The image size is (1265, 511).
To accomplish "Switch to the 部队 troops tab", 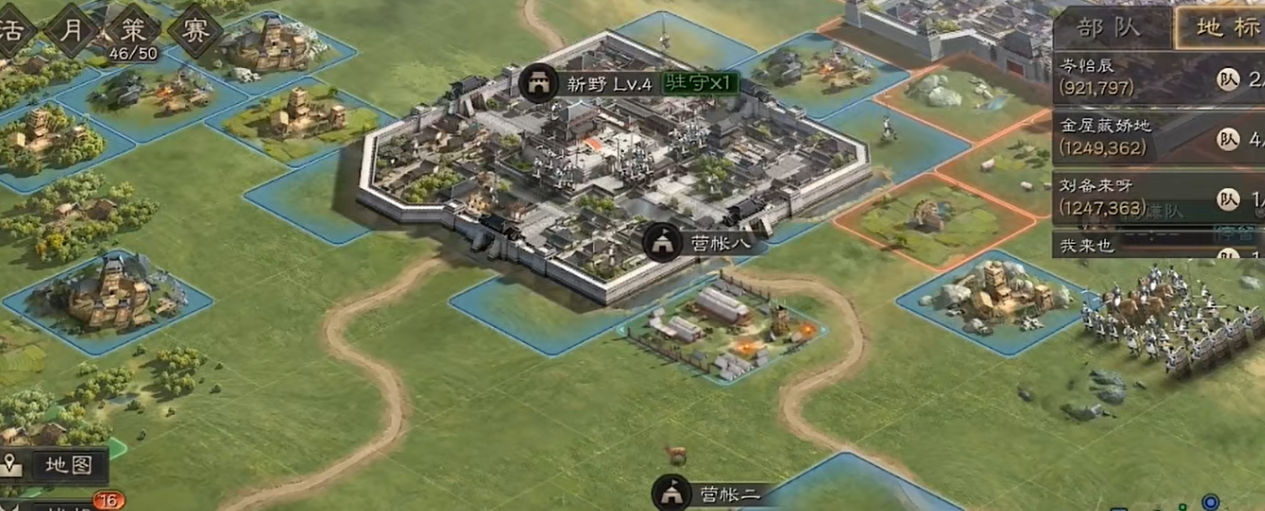I will coord(1110,27).
